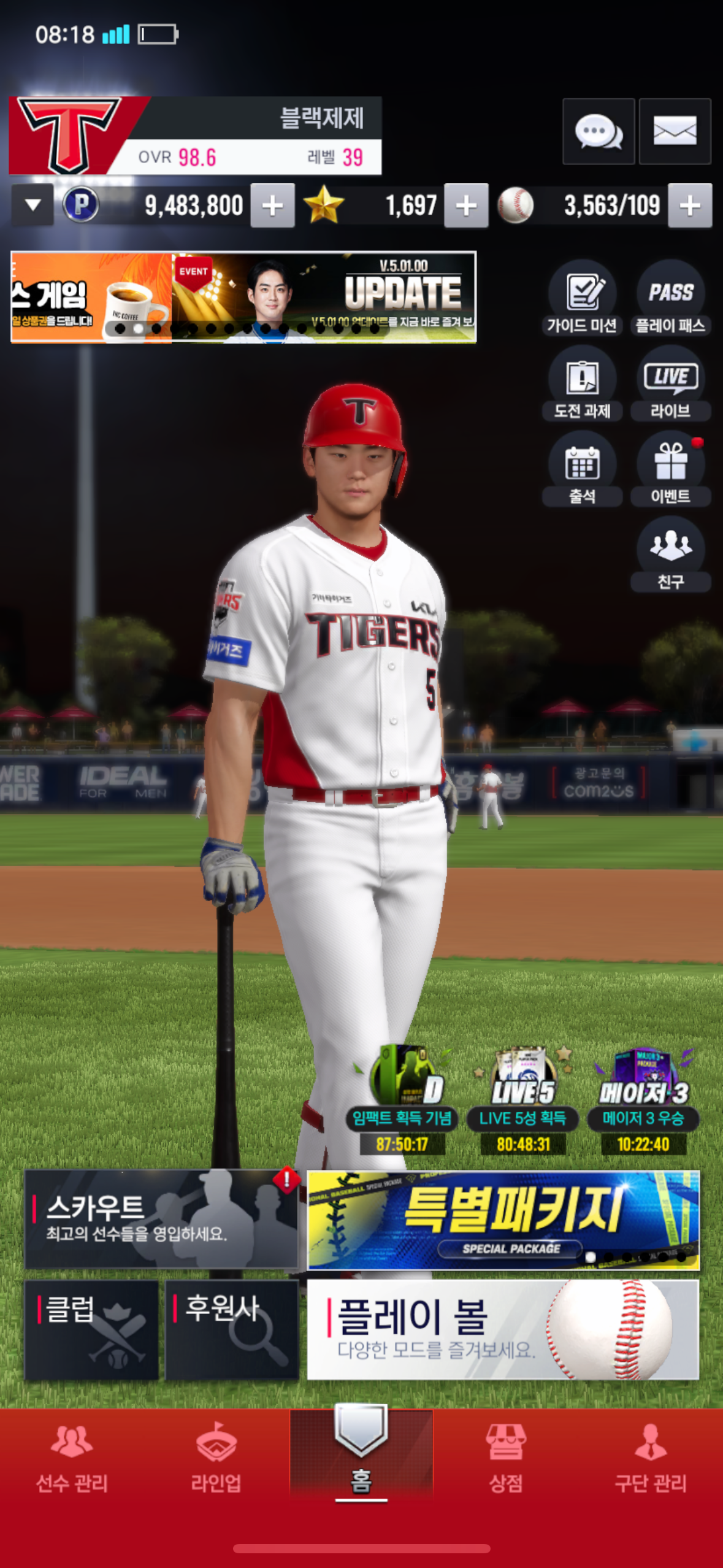This screenshot has height=1568, width=723.
Task: Open the chat speech bubble icon
Action: pos(598,131)
